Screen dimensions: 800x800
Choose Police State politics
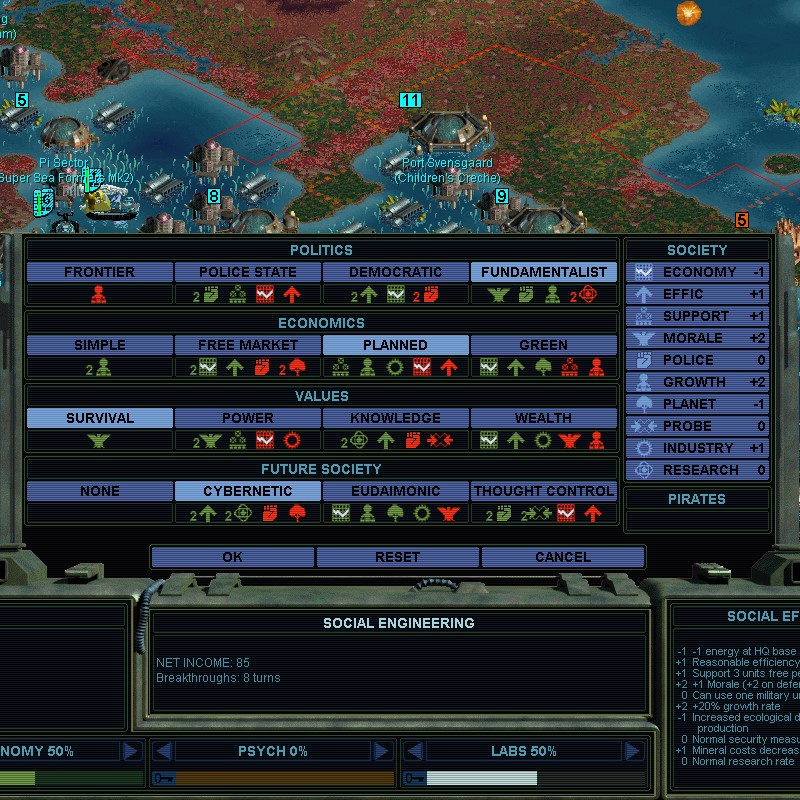[x=247, y=272]
